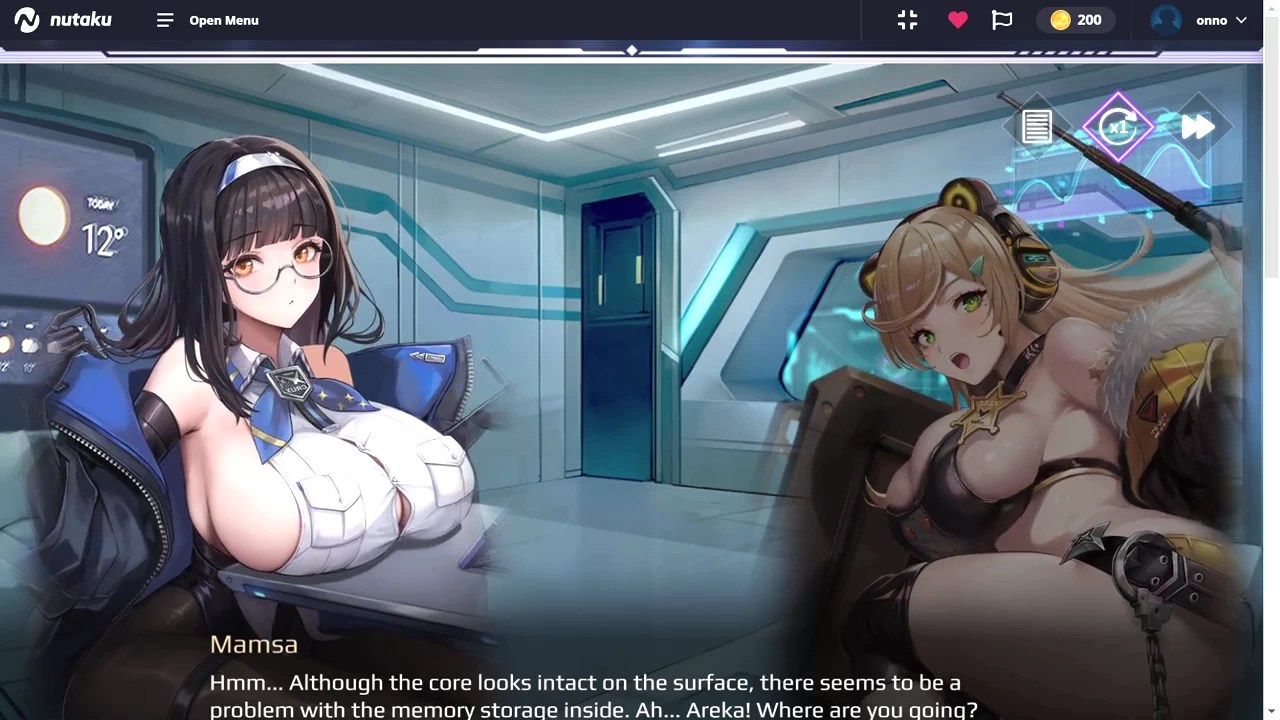Advance Mamsa's dialogue text
This screenshot has height=720, width=1280.
[592, 696]
